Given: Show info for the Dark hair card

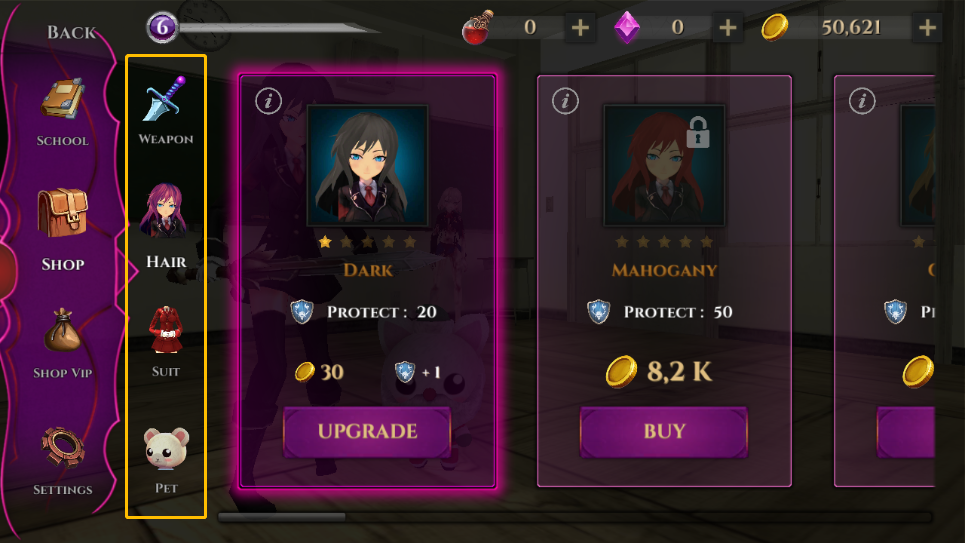Looking at the screenshot, I should [266, 100].
